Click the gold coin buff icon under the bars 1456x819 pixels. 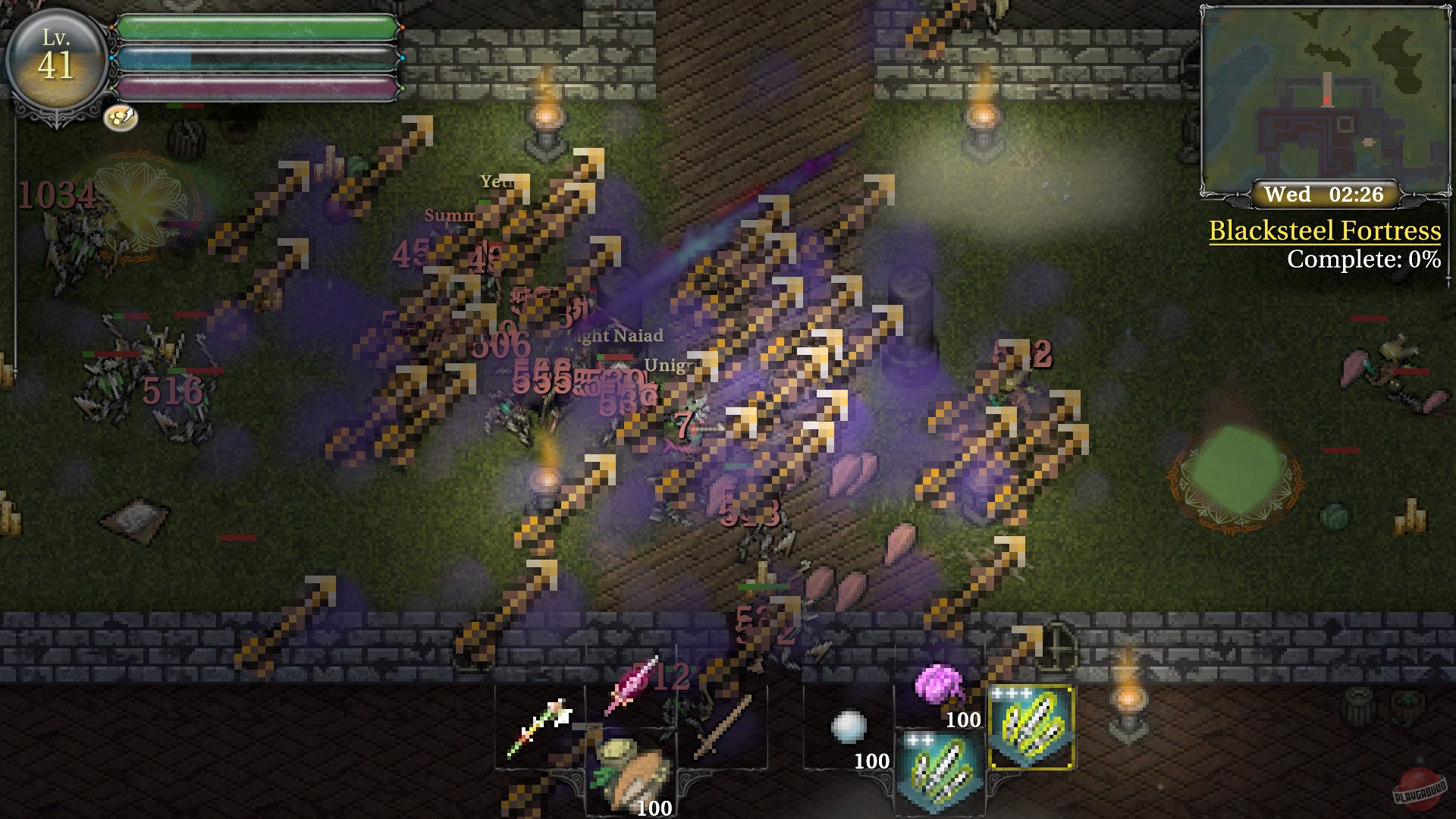click(x=121, y=116)
